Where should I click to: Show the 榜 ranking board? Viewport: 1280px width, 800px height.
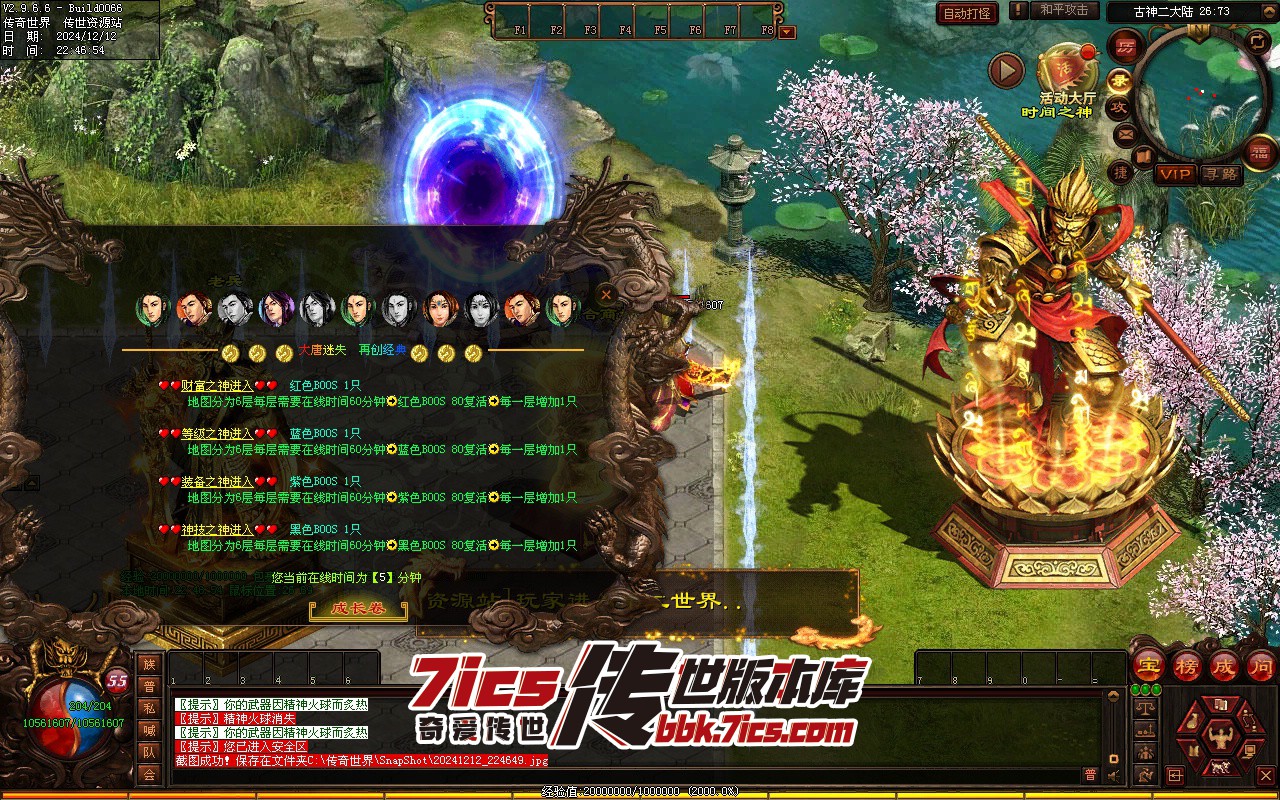[x=1187, y=665]
